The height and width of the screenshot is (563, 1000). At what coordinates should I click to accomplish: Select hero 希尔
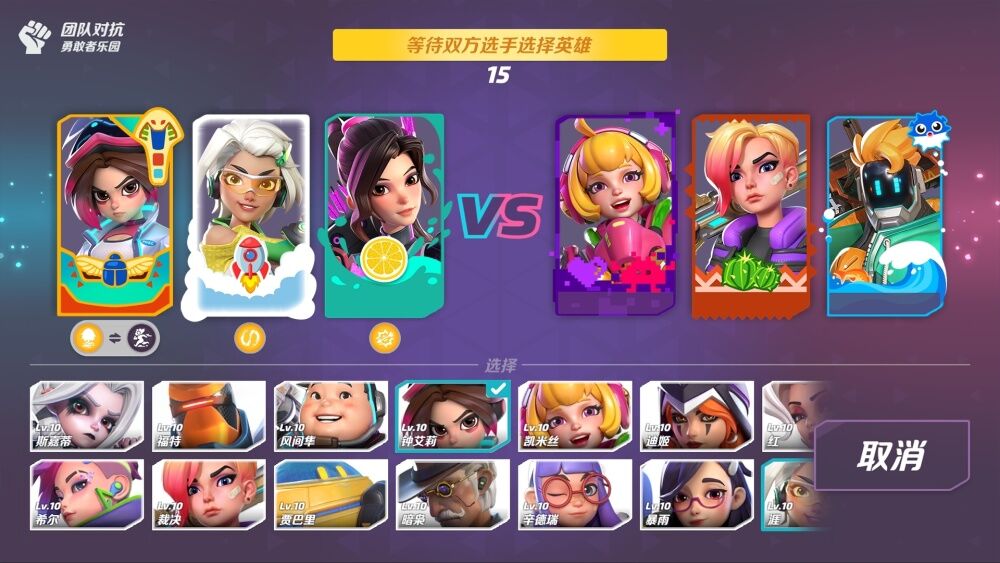tap(87, 493)
